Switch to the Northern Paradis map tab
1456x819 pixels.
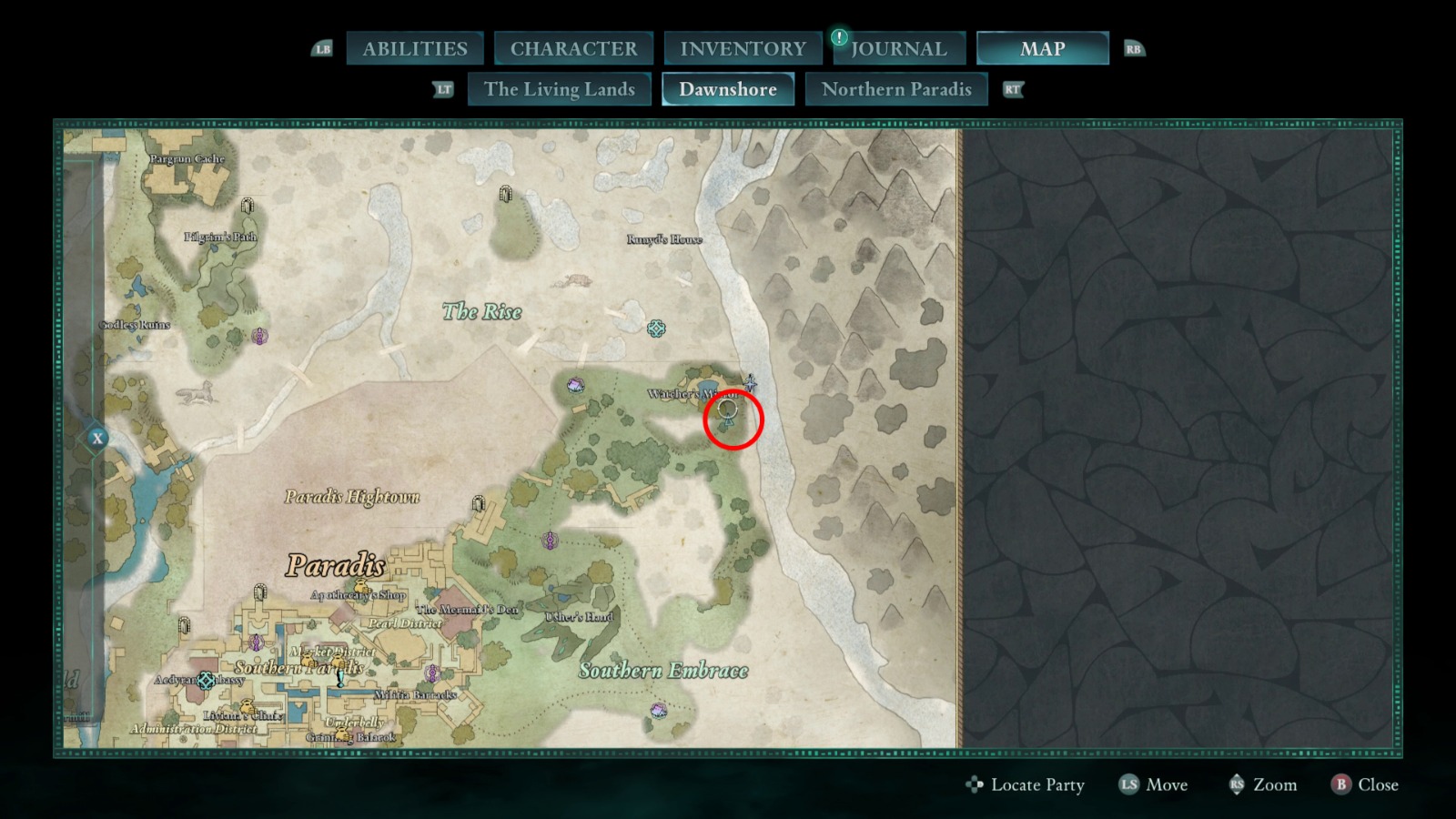tap(895, 88)
